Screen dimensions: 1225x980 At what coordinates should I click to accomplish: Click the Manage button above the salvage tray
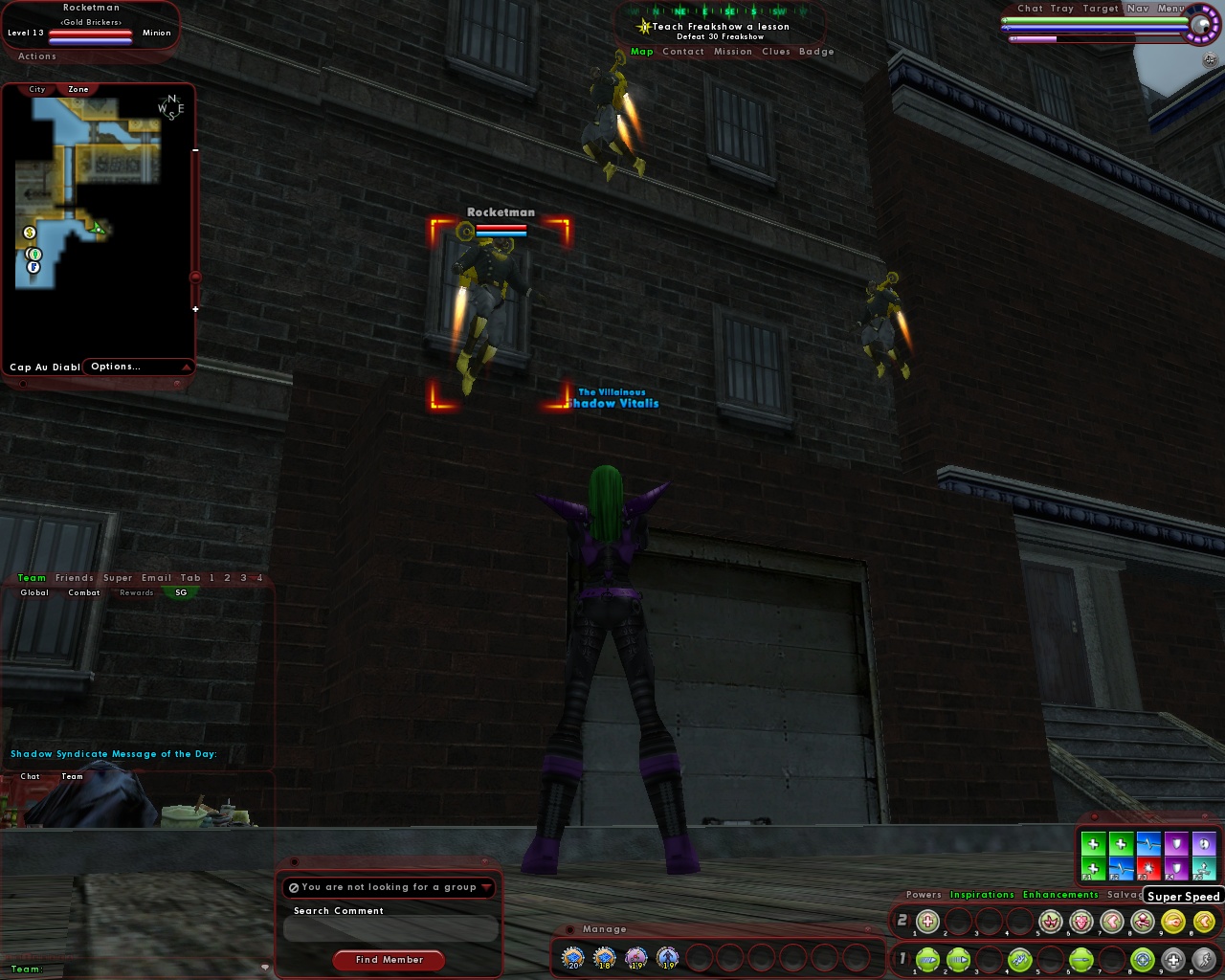605,928
